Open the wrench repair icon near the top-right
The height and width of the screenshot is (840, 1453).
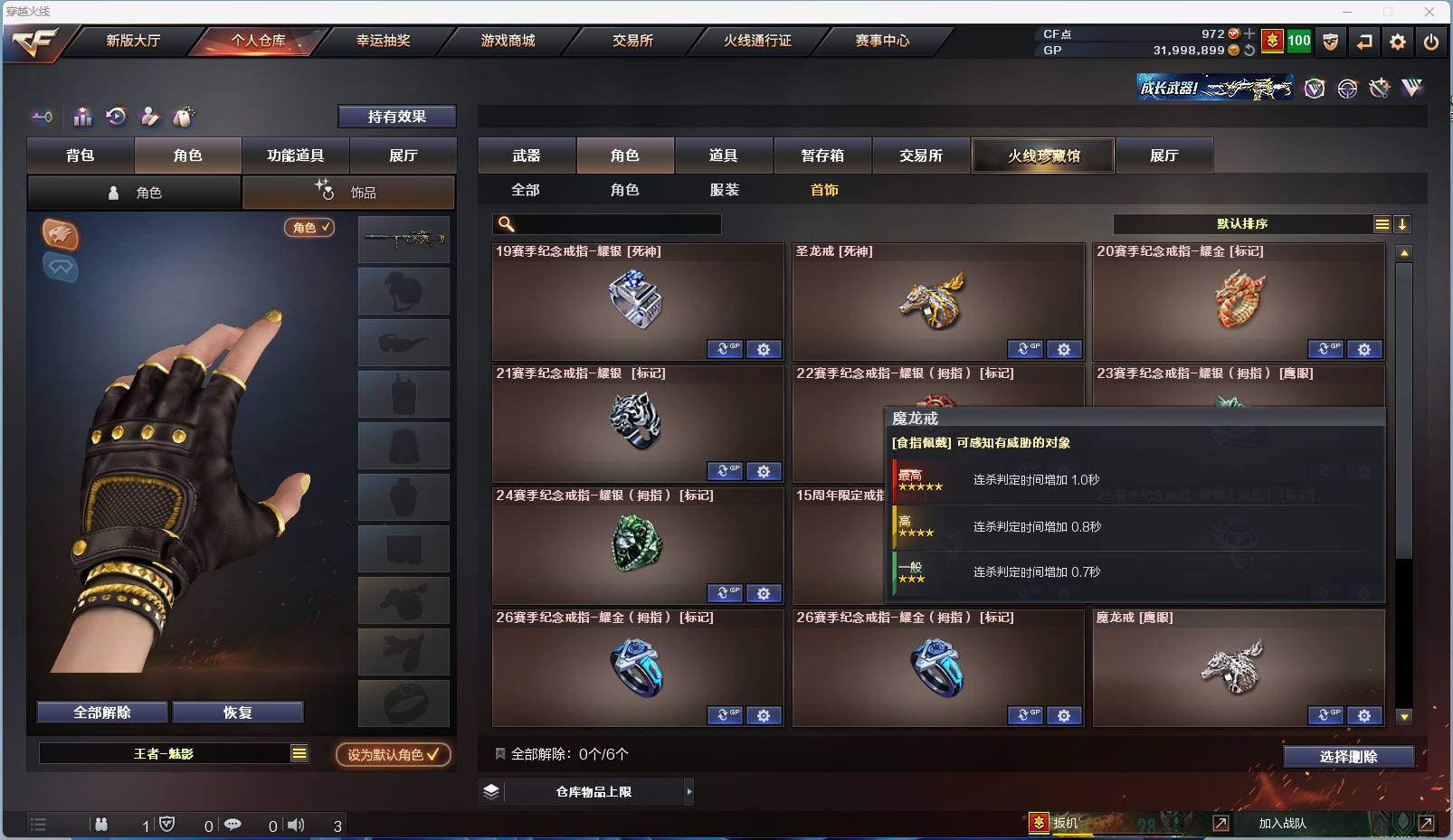(x=1379, y=88)
